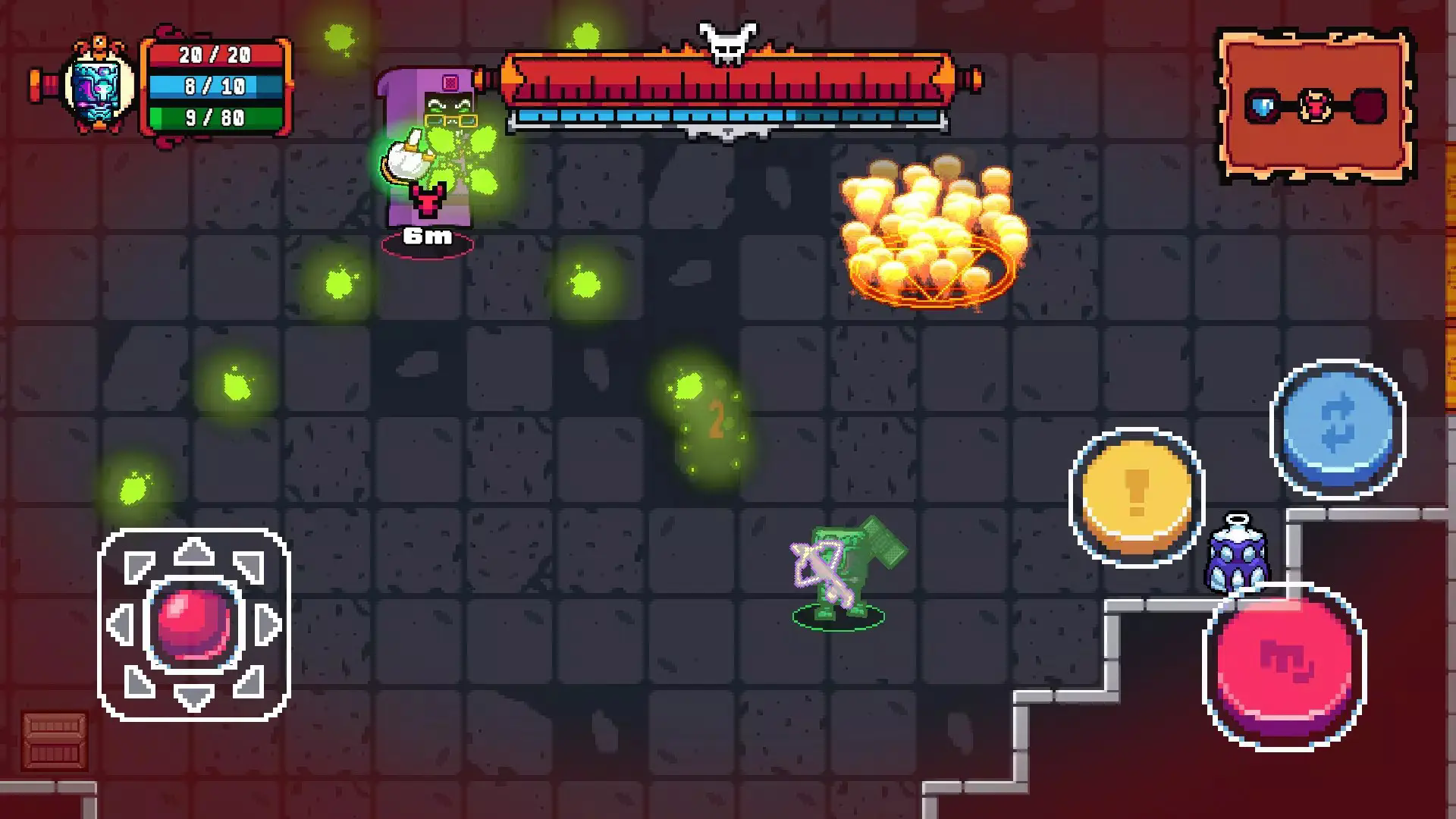This screenshot has width=1456, height=819.
Task: Open the dungeon minimap scroll
Action: 1316,105
